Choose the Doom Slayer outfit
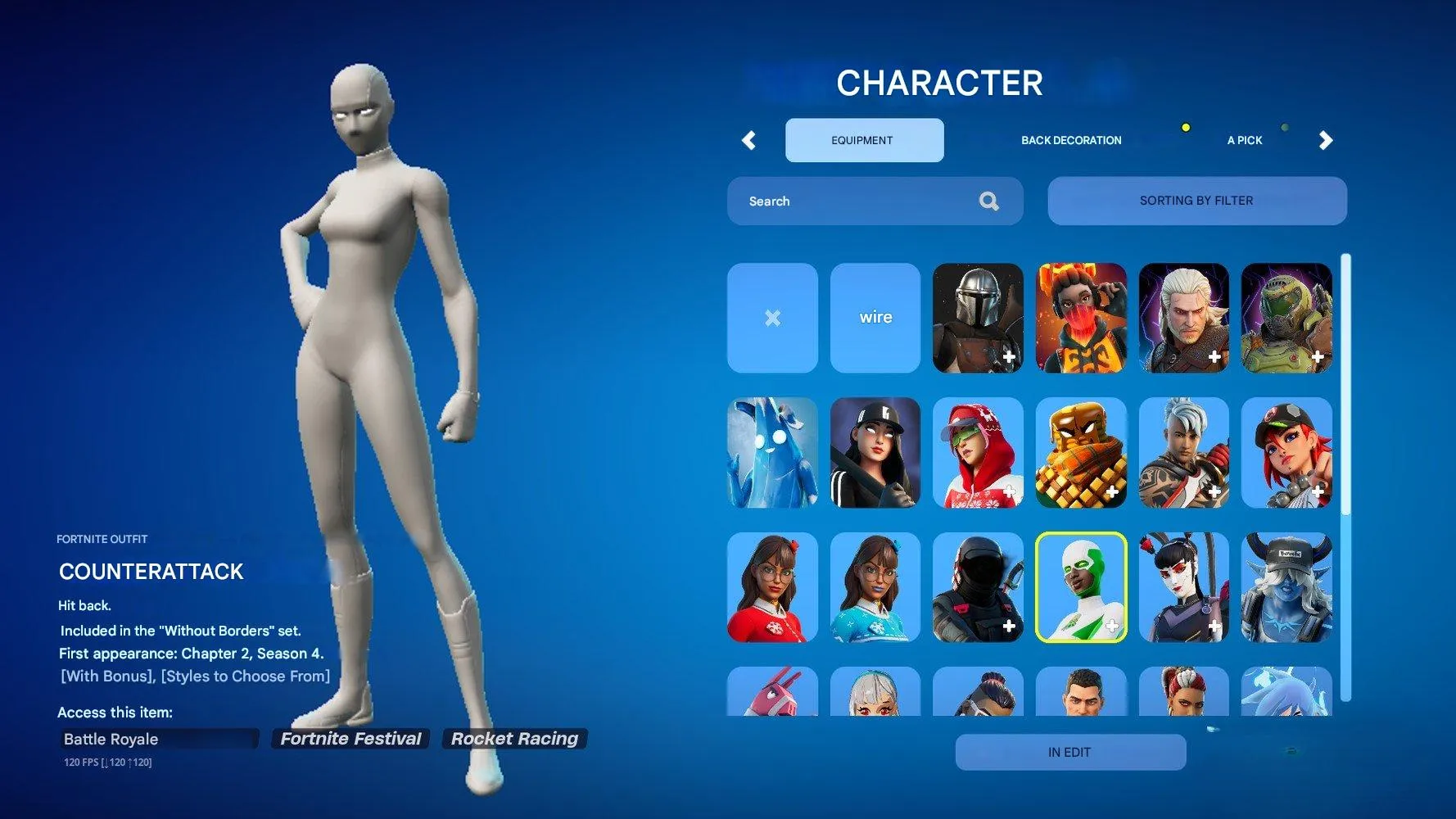The image size is (1456, 819). [1286, 318]
